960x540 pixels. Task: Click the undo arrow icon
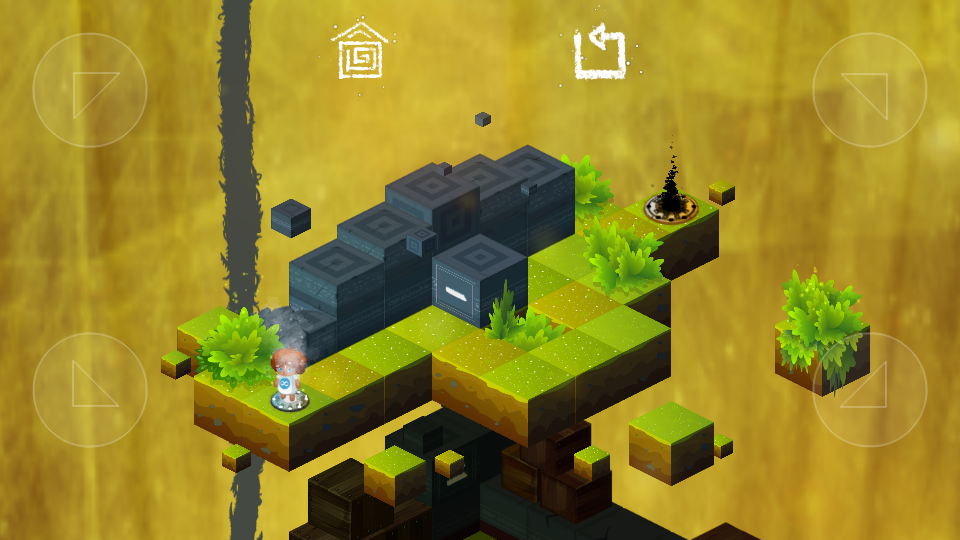tap(600, 53)
